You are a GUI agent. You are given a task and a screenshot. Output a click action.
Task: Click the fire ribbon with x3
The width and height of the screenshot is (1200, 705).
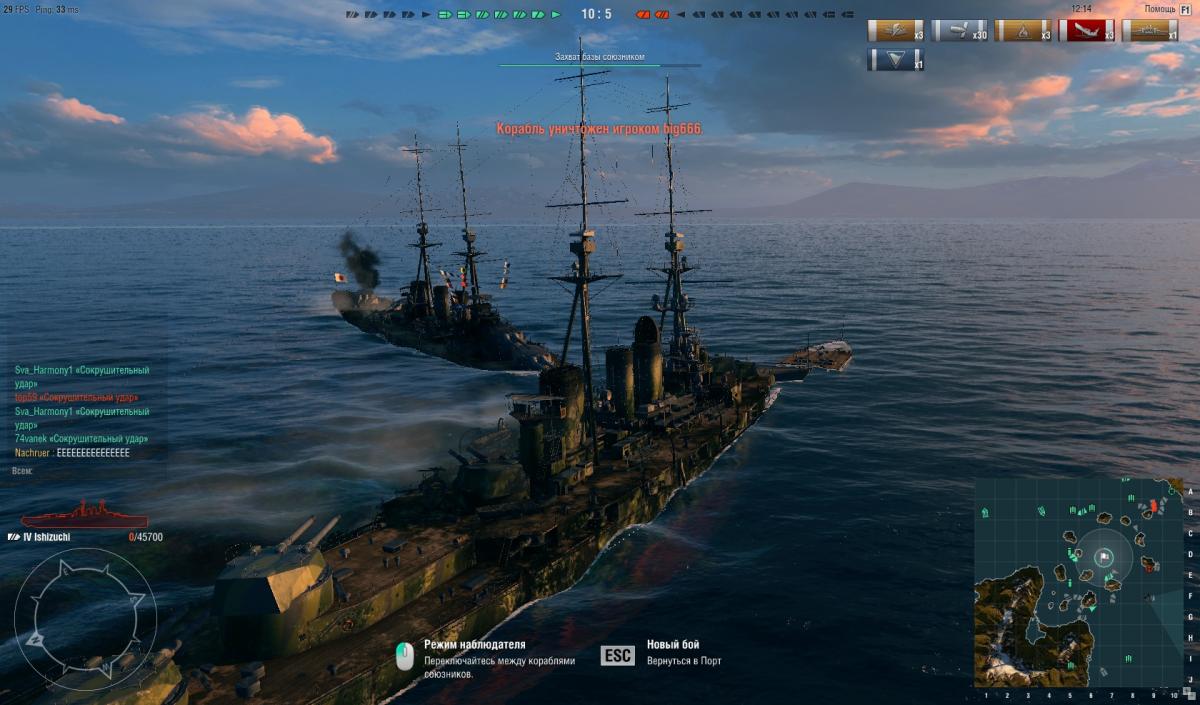click(x=1022, y=31)
